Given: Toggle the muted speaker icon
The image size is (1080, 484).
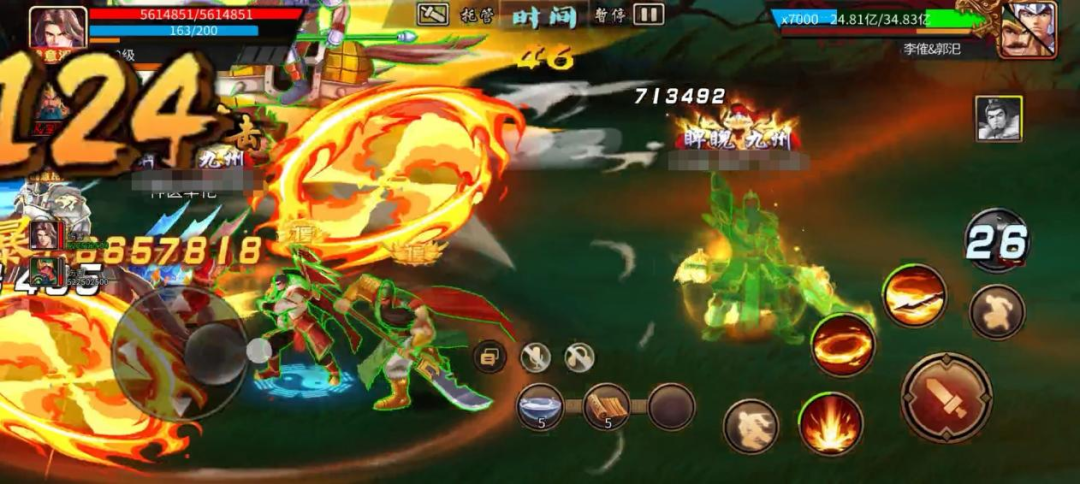Looking at the screenshot, I should [579, 356].
